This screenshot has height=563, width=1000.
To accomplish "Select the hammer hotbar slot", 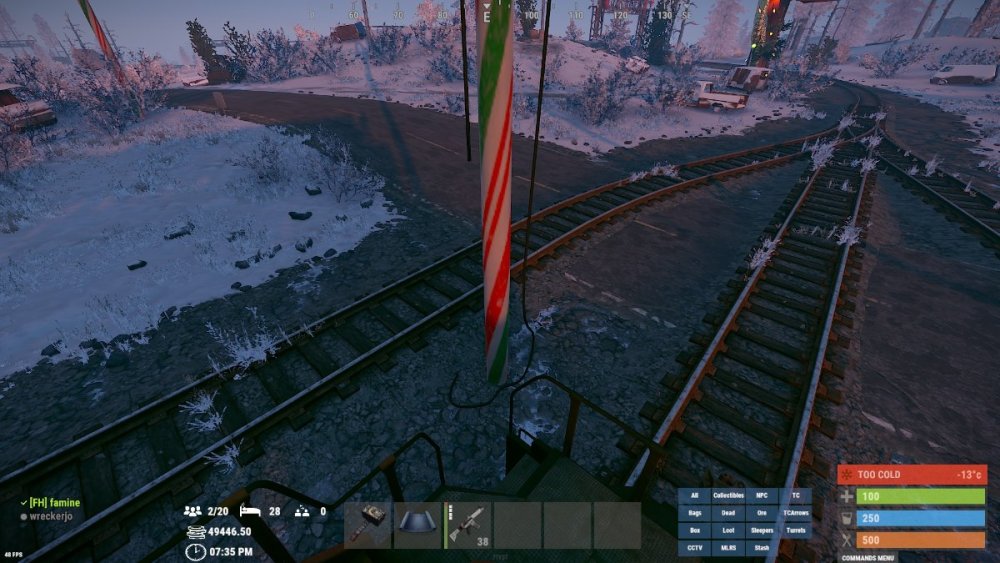I will click(x=368, y=525).
